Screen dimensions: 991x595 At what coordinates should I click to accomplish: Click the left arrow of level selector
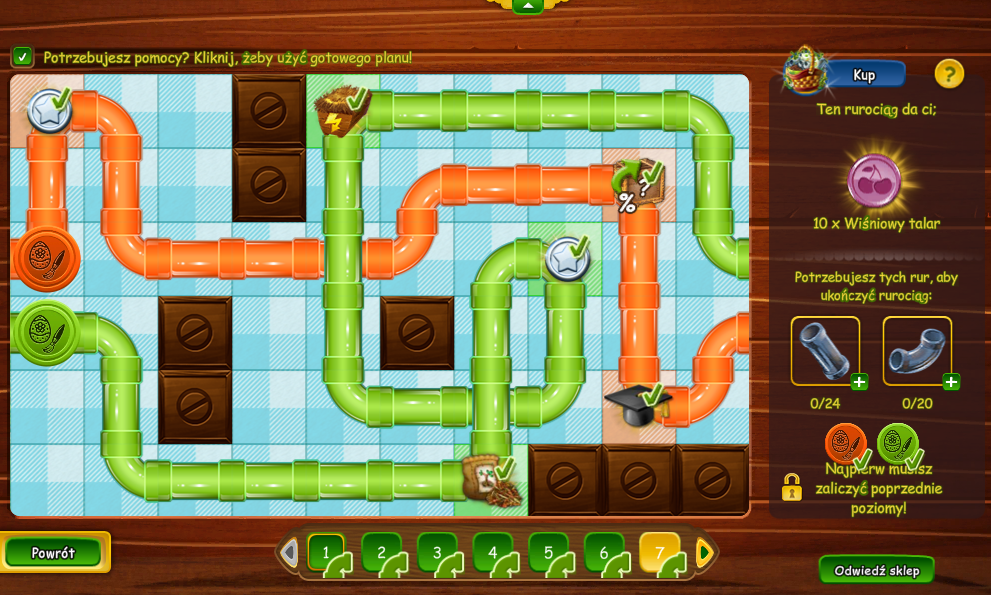[289, 552]
